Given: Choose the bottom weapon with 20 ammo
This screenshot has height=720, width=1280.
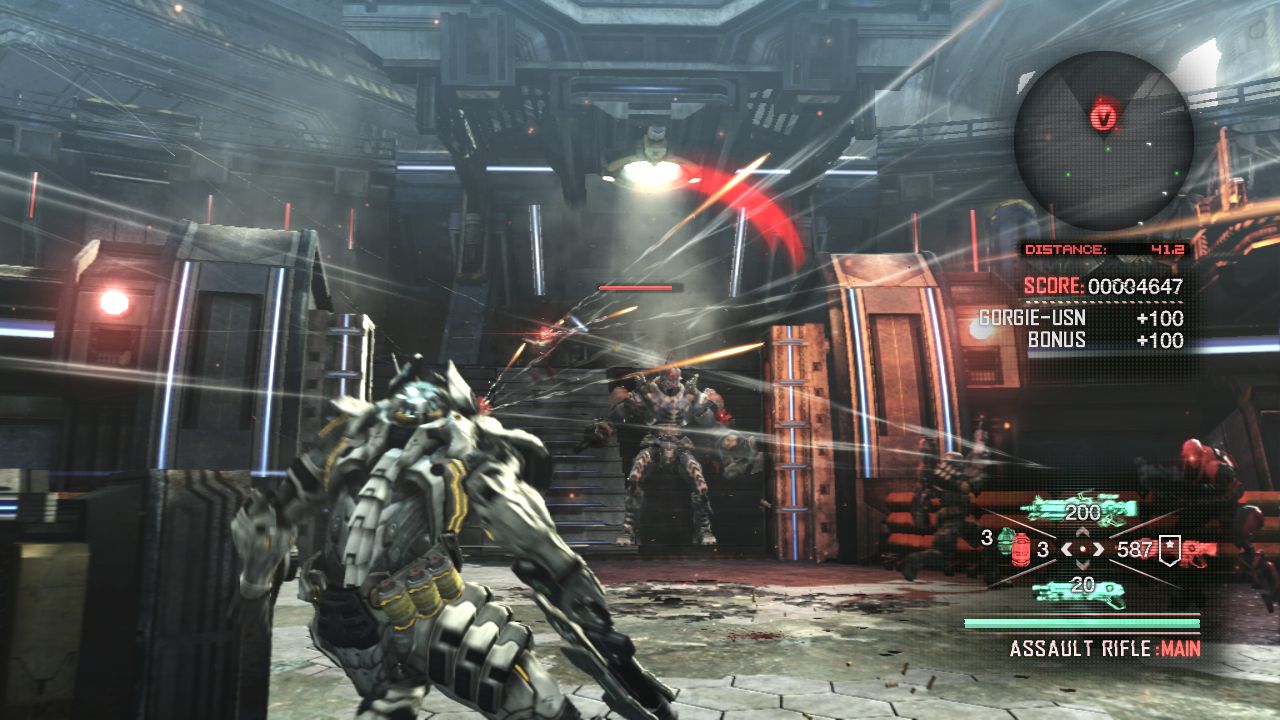Looking at the screenshot, I should (x=1081, y=588).
